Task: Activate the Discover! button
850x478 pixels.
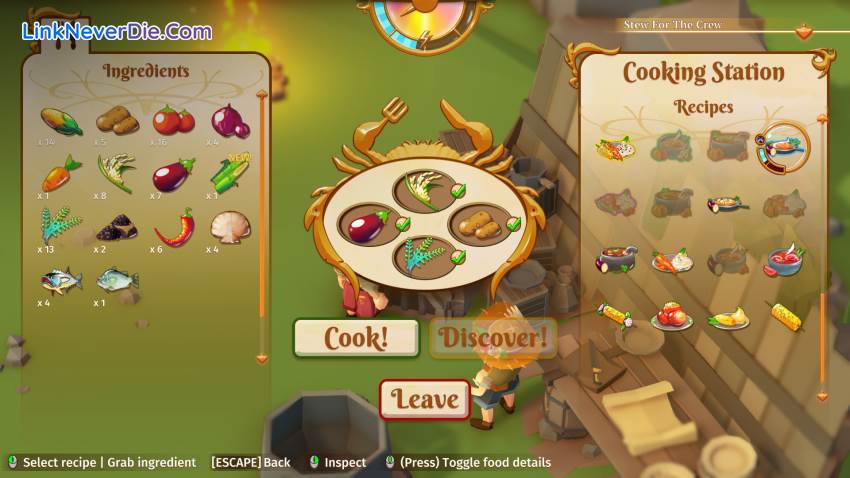Action: coord(493,338)
